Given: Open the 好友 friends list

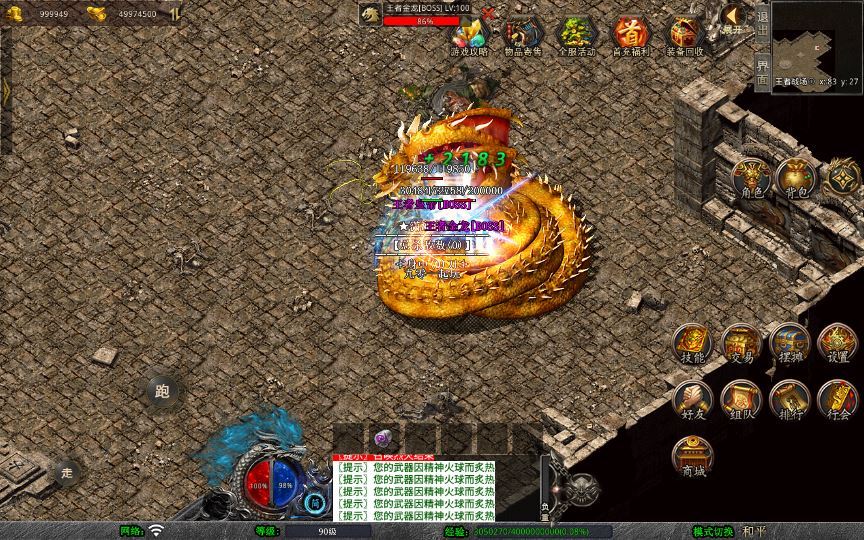Looking at the screenshot, I should coord(692,400).
